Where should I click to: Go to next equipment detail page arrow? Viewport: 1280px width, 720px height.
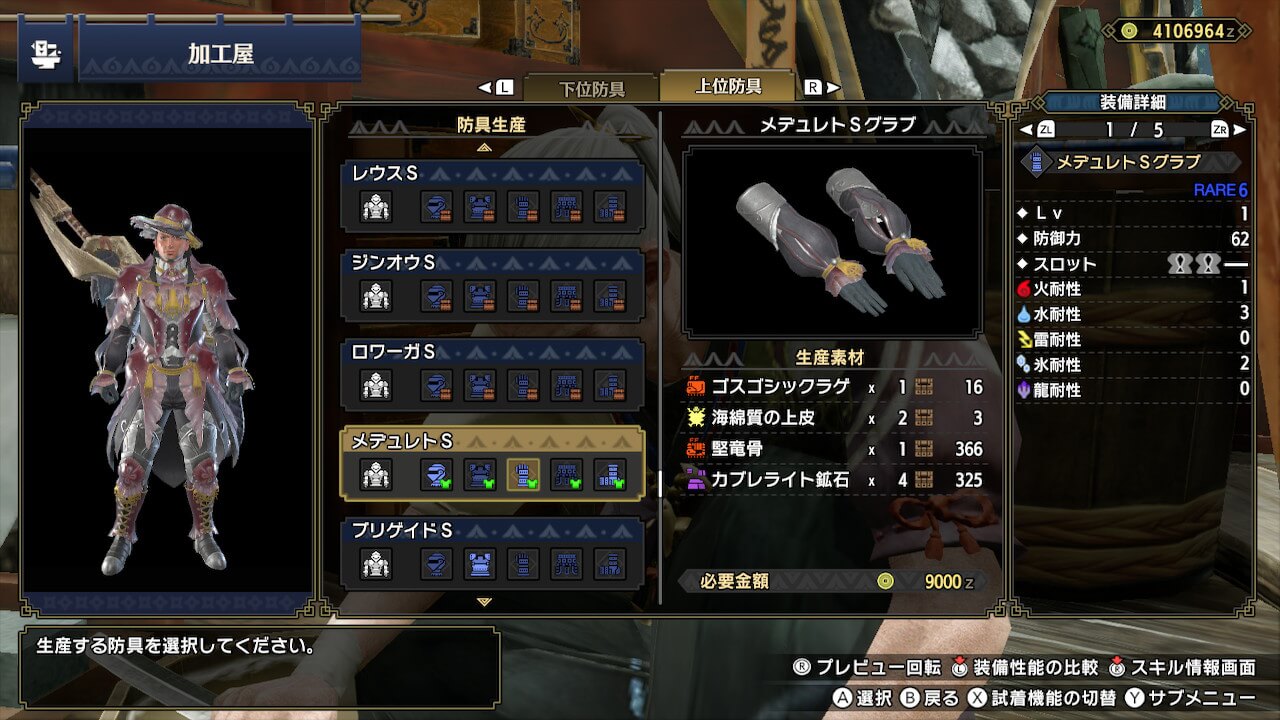tap(1241, 129)
